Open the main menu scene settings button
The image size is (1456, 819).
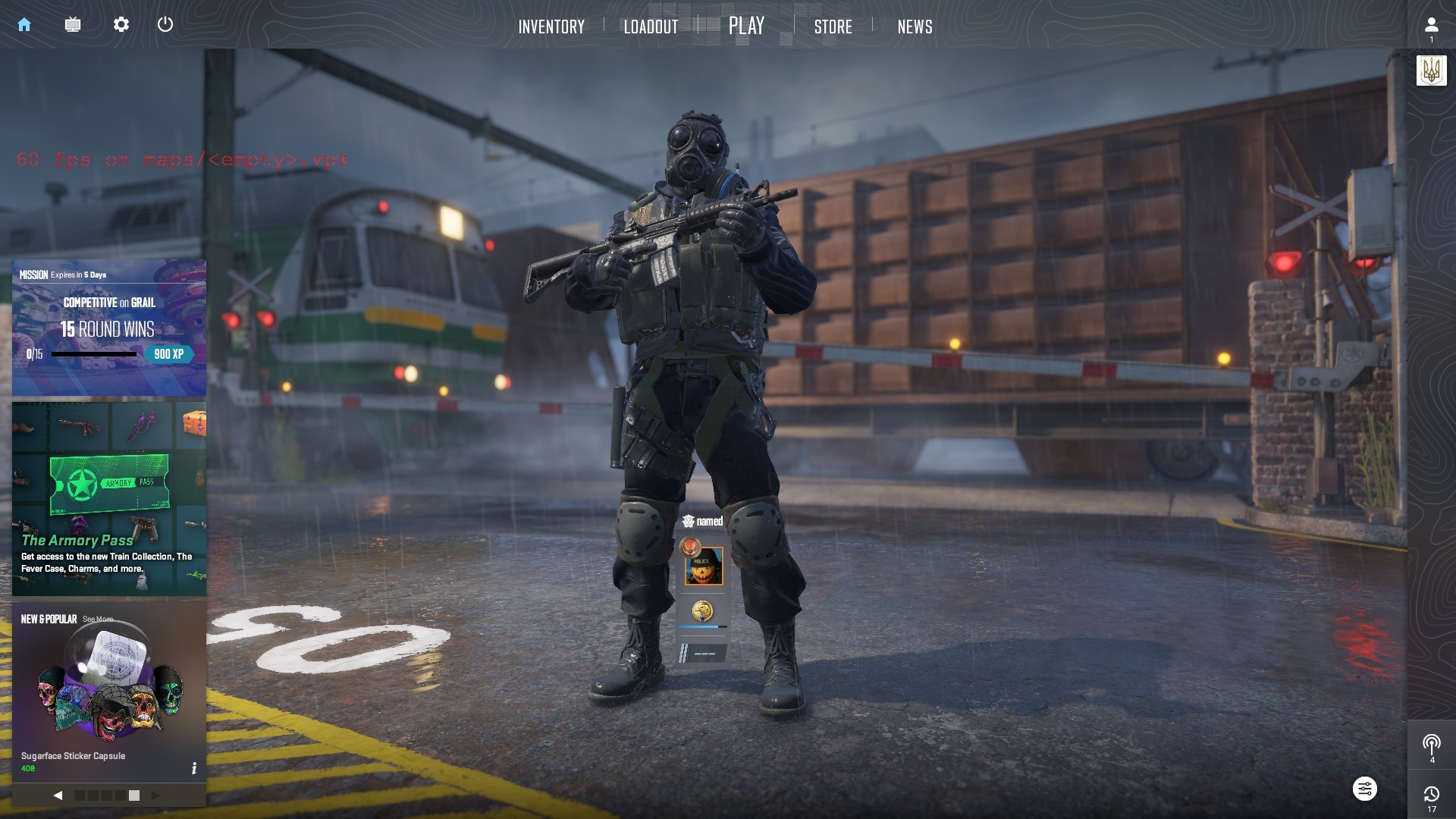click(1364, 789)
